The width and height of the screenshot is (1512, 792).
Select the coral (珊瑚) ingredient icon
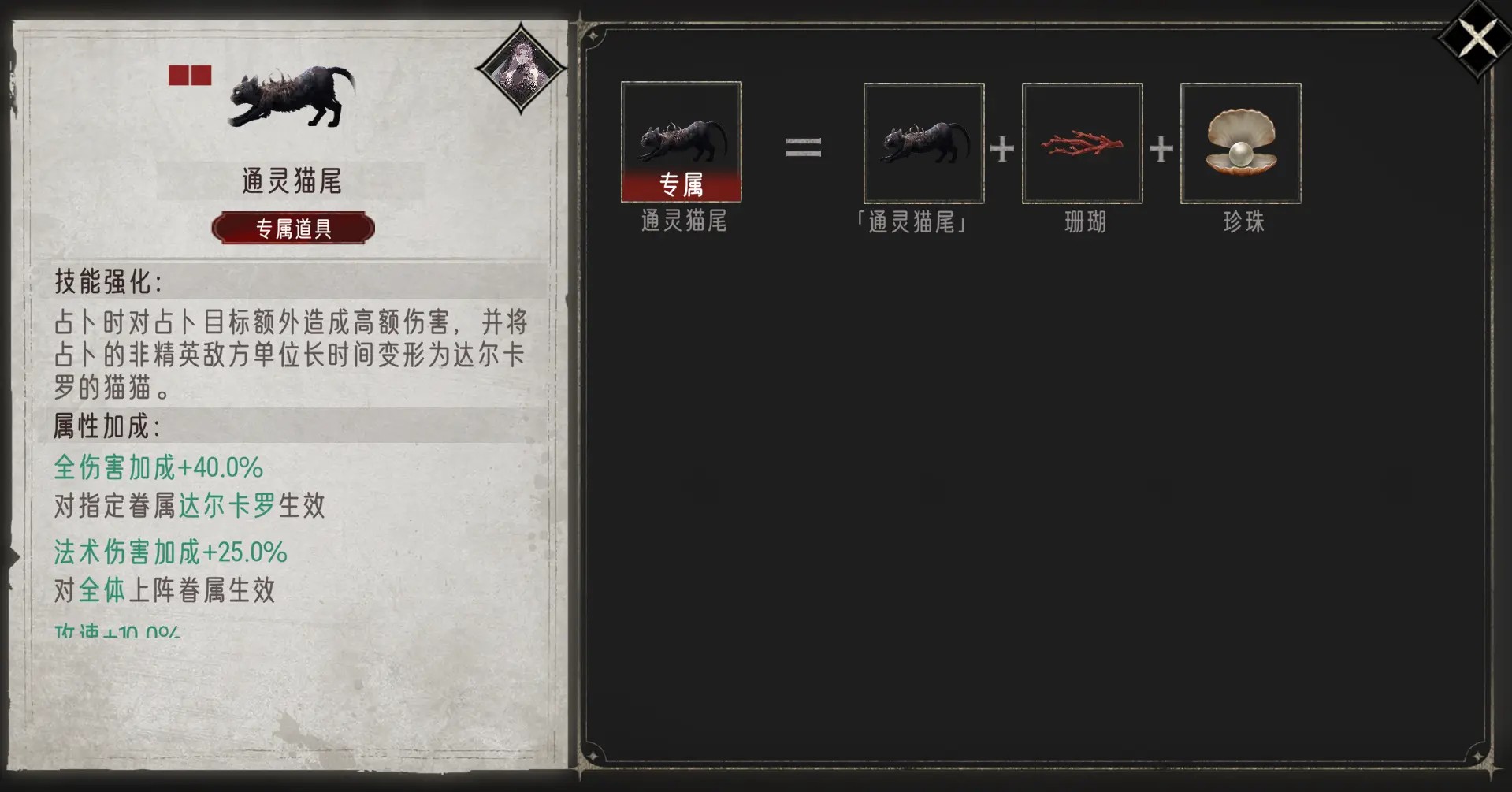pyautogui.click(x=1082, y=144)
